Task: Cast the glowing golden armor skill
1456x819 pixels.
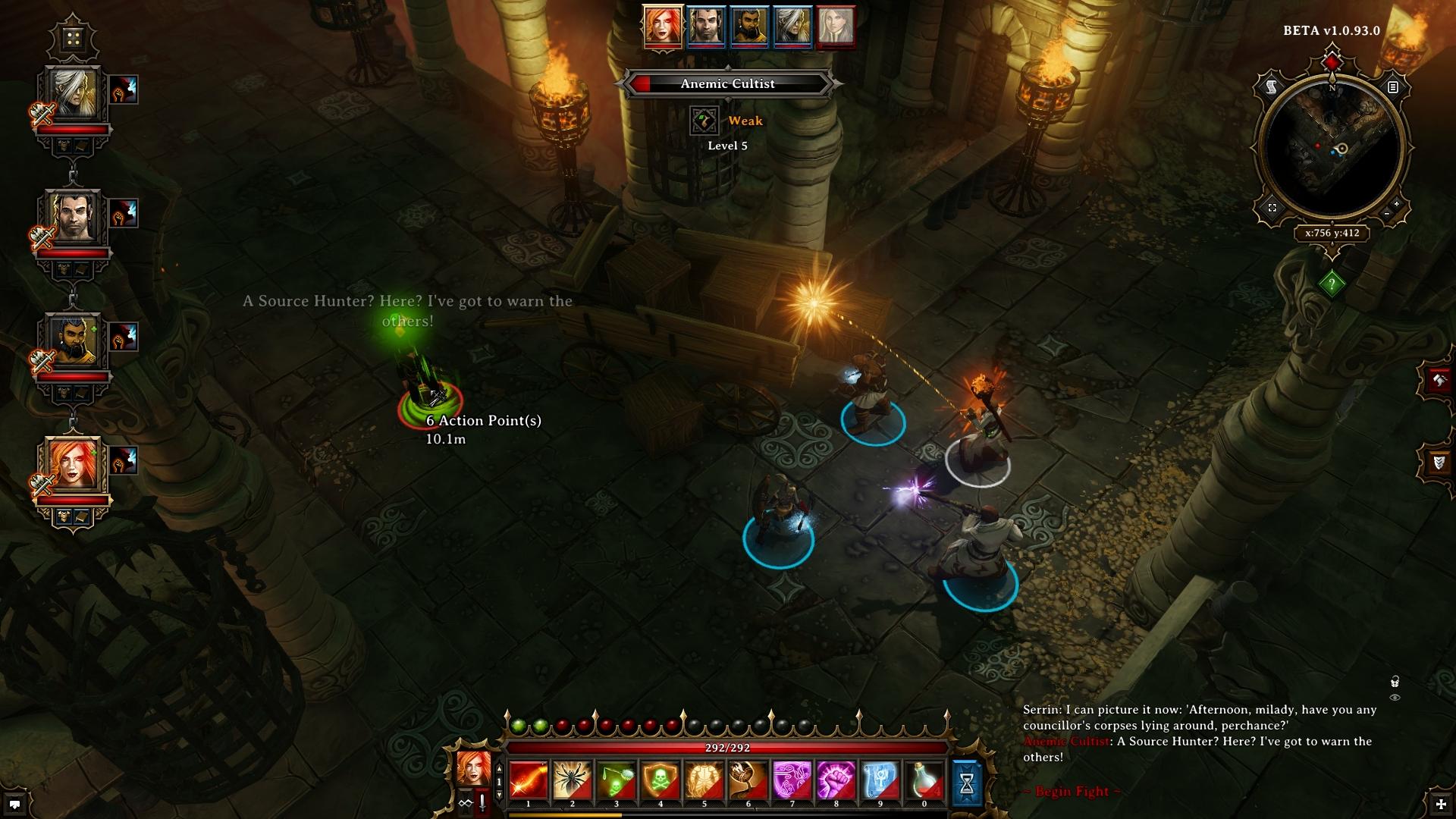Action: pyautogui.click(x=704, y=780)
